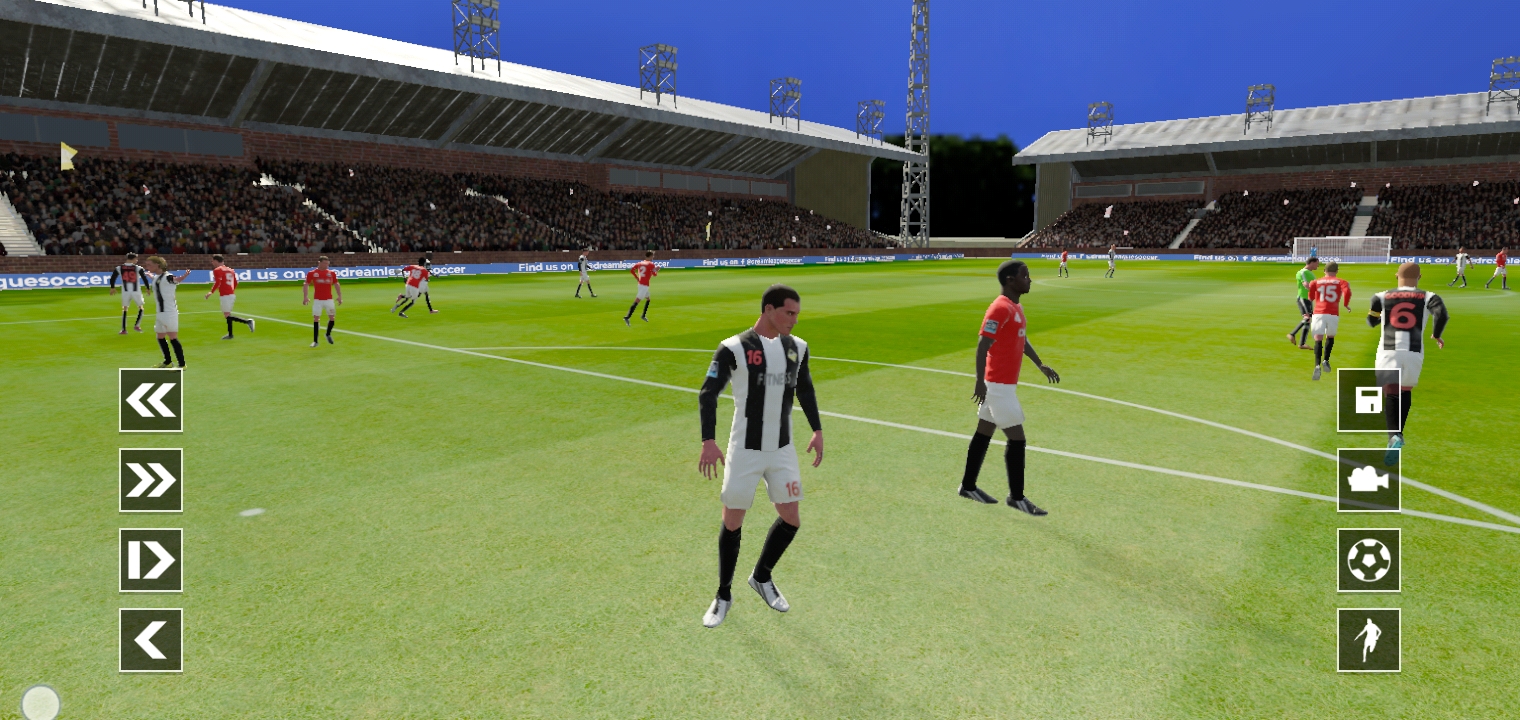
Task: Change the view with the video camera icon
Action: 1368,480
